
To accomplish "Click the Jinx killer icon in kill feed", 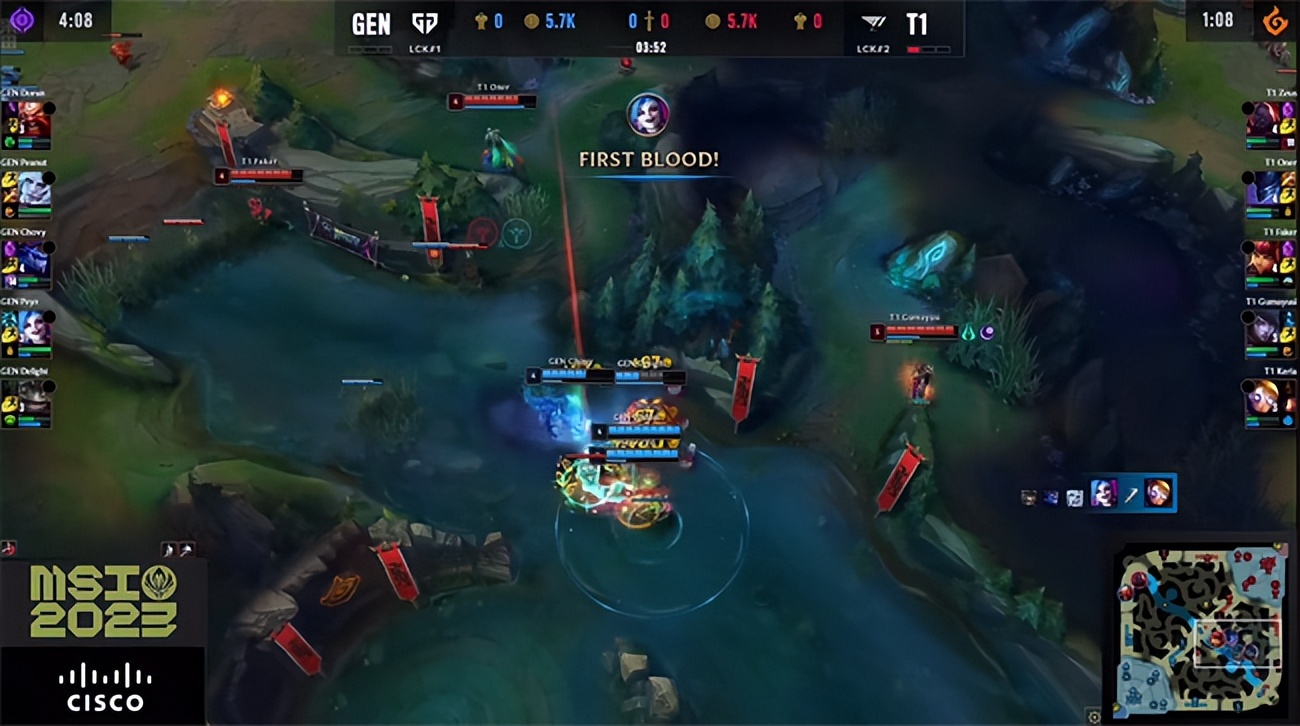I will (1103, 493).
